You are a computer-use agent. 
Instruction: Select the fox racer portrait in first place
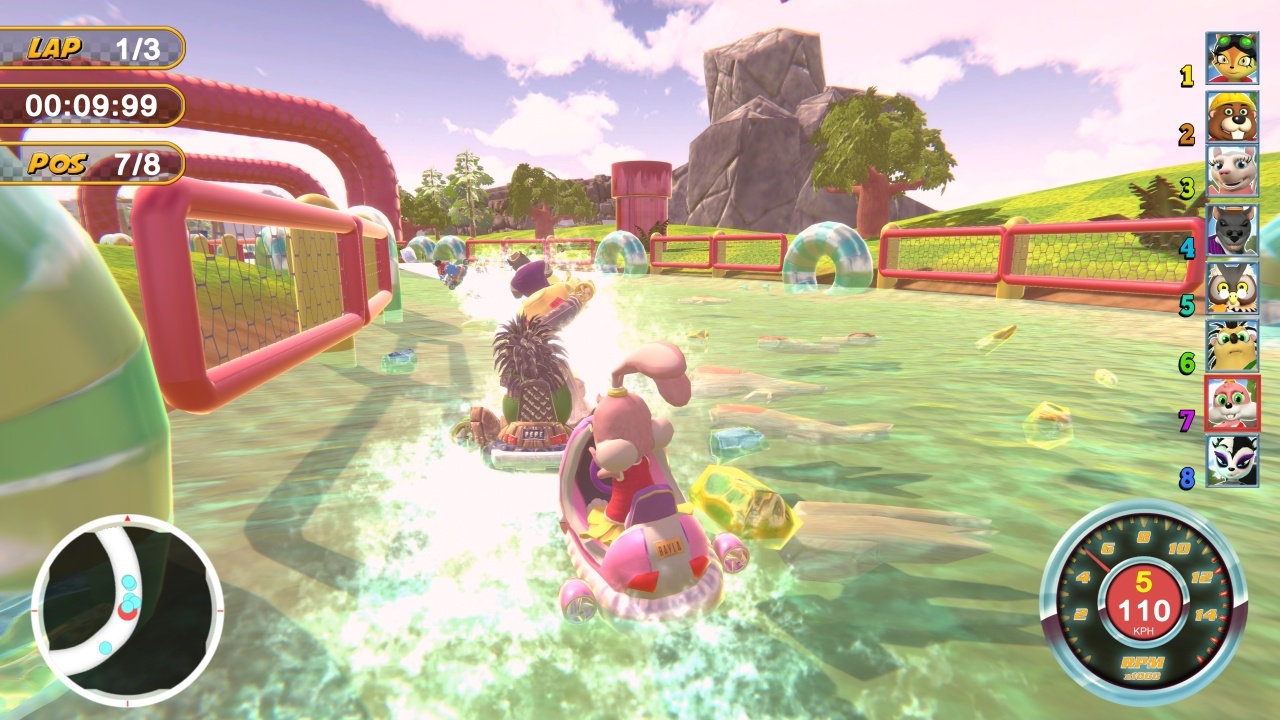[1232, 55]
